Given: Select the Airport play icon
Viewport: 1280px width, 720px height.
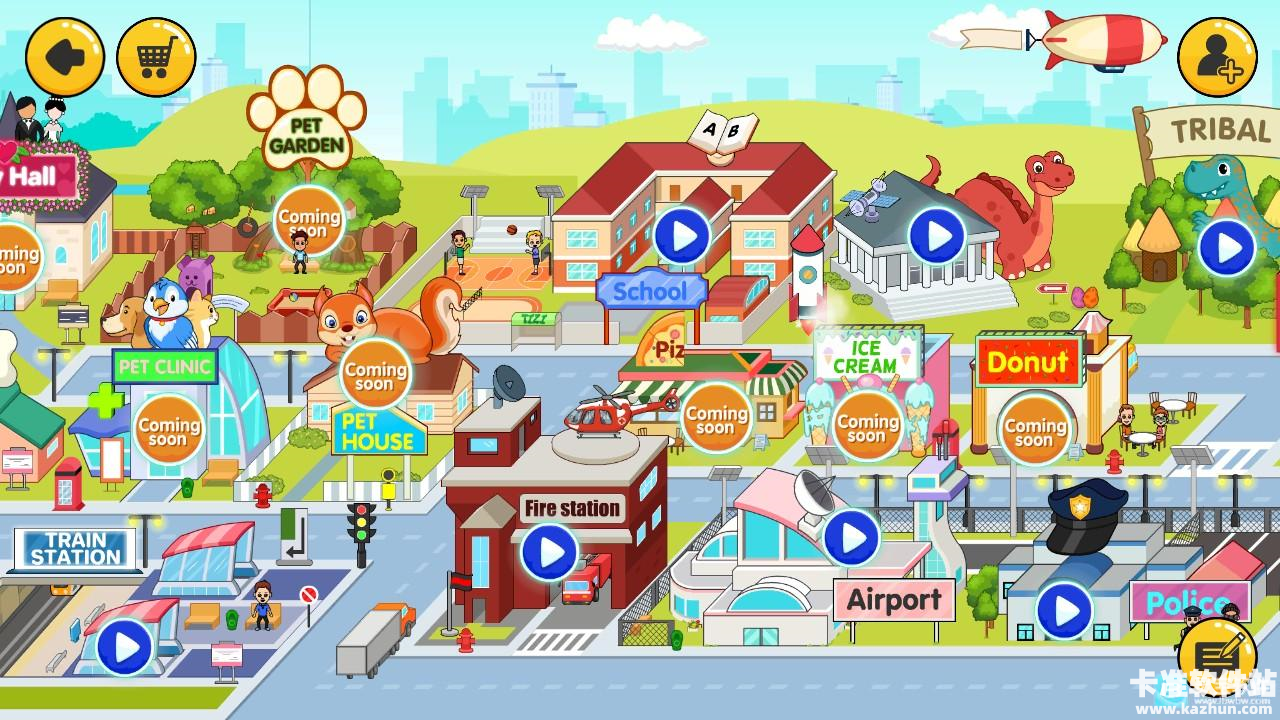Looking at the screenshot, I should [x=851, y=537].
